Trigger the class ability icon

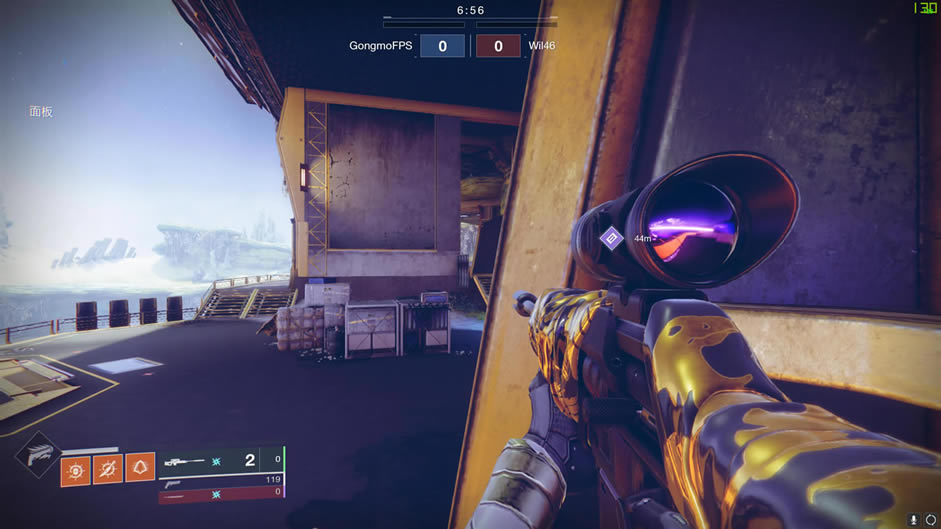pos(139,469)
